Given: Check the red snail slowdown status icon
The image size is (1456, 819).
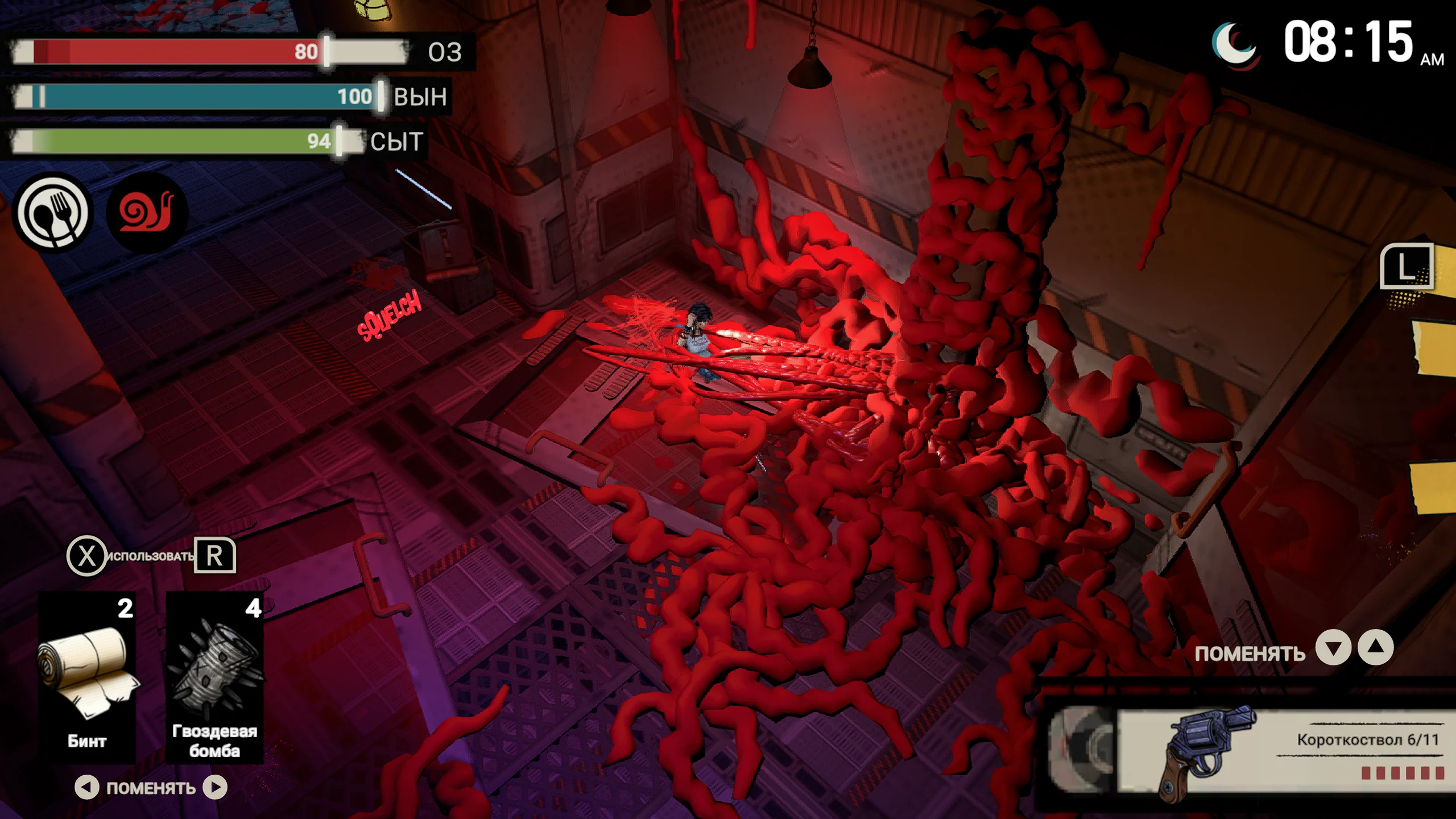Looking at the screenshot, I should click(x=147, y=212).
